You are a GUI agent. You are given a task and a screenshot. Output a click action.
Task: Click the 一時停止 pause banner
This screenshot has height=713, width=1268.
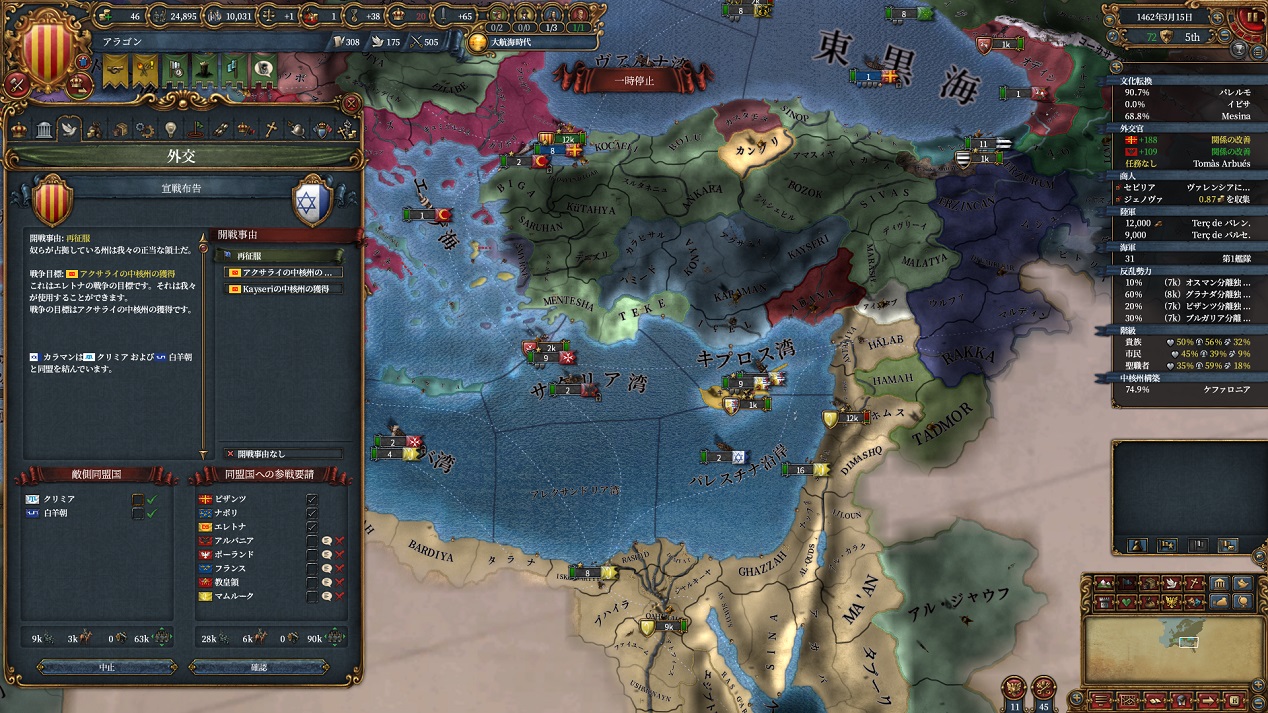click(634, 81)
